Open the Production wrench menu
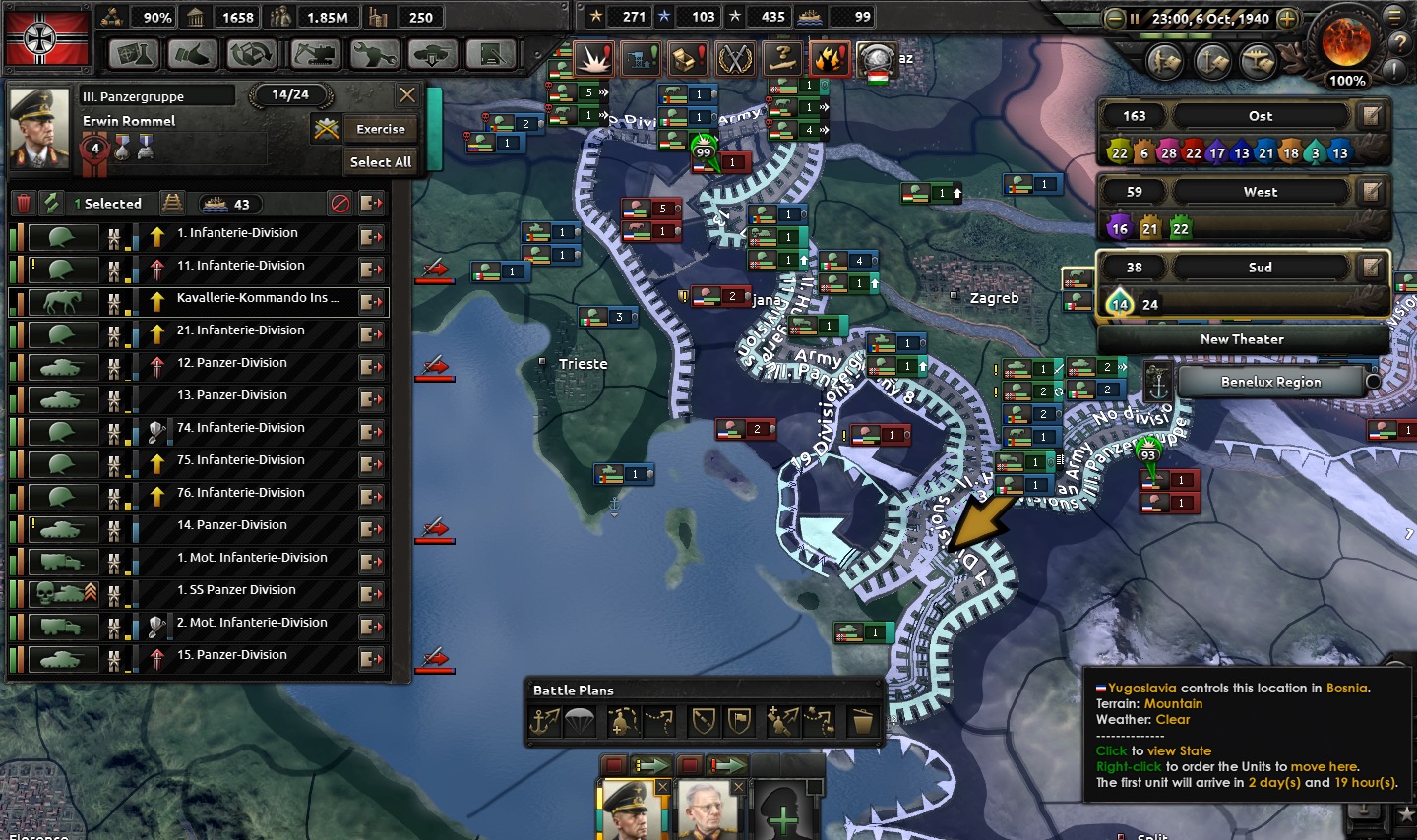Image resolution: width=1417 pixels, height=840 pixels. click(374, 54)
